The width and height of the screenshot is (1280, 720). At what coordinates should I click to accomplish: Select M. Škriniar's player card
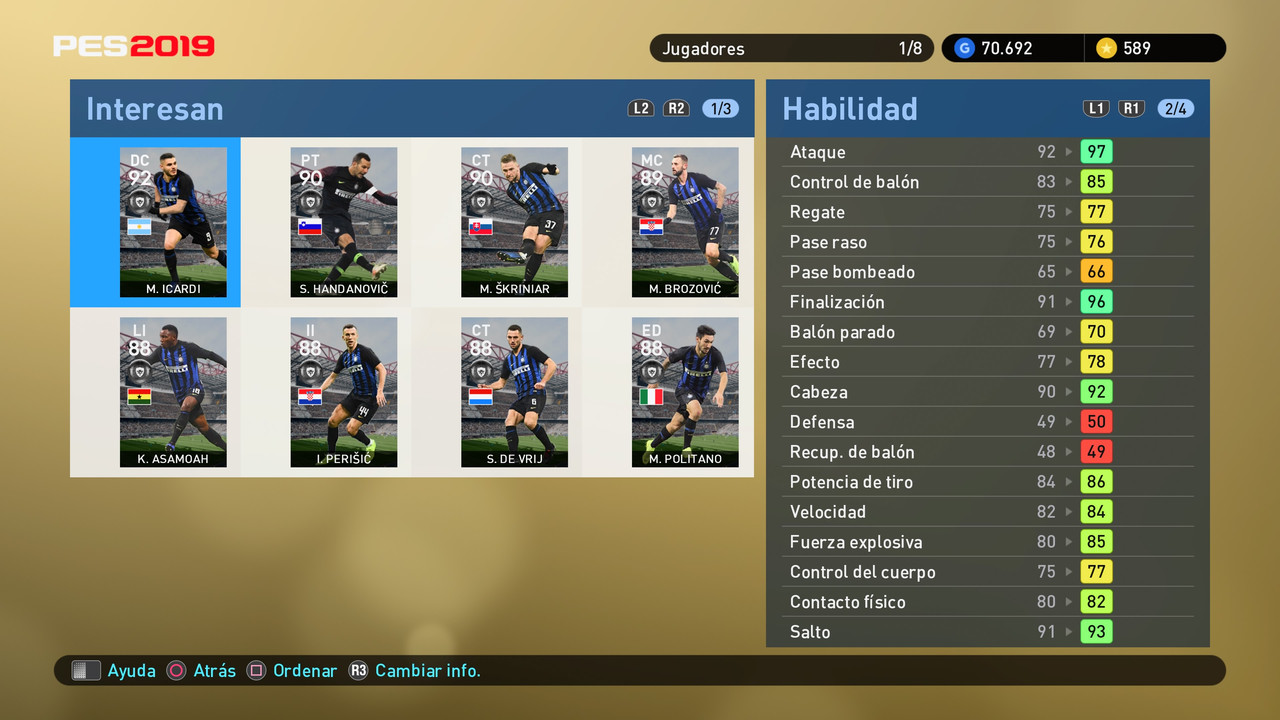click(514, 222)
